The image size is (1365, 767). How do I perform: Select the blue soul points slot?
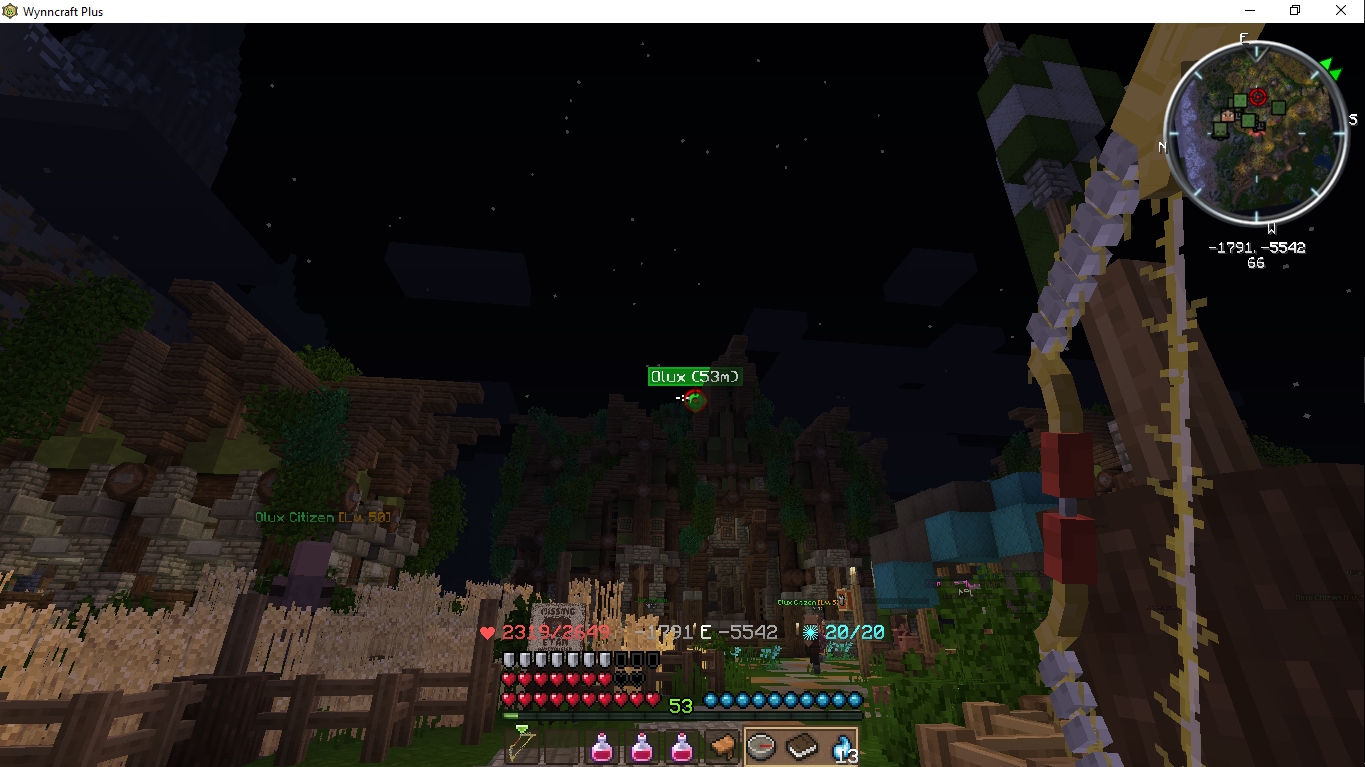(841, 746)
